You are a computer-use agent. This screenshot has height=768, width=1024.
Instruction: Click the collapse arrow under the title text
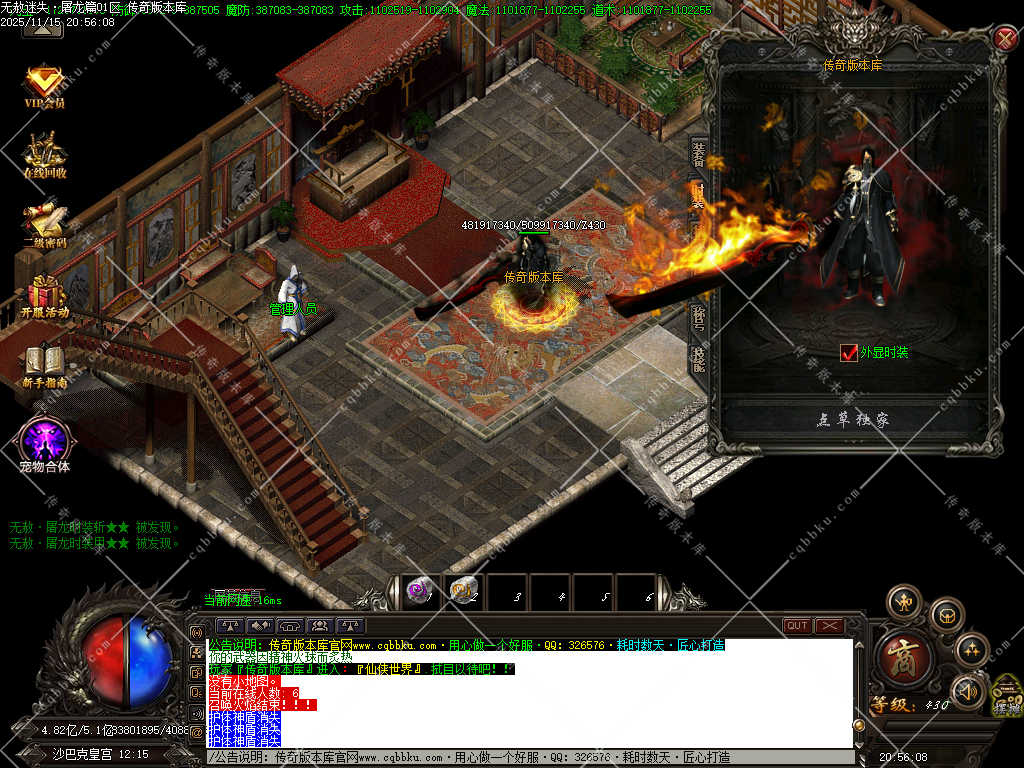tap(42, 28)
